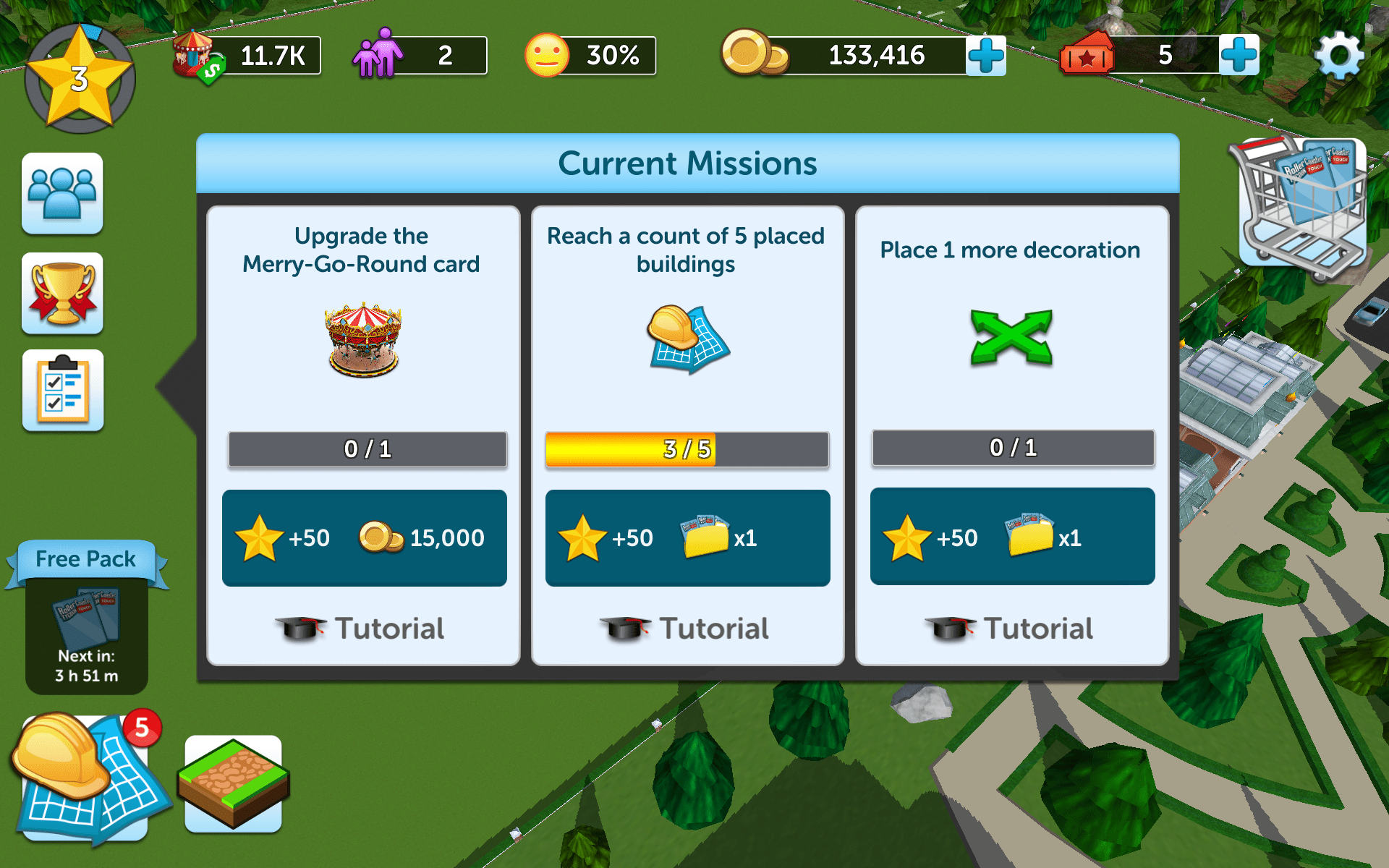Select the terrain path tile tool
This screenshot has width=1389, height=868.
click(x=233, y=783)
